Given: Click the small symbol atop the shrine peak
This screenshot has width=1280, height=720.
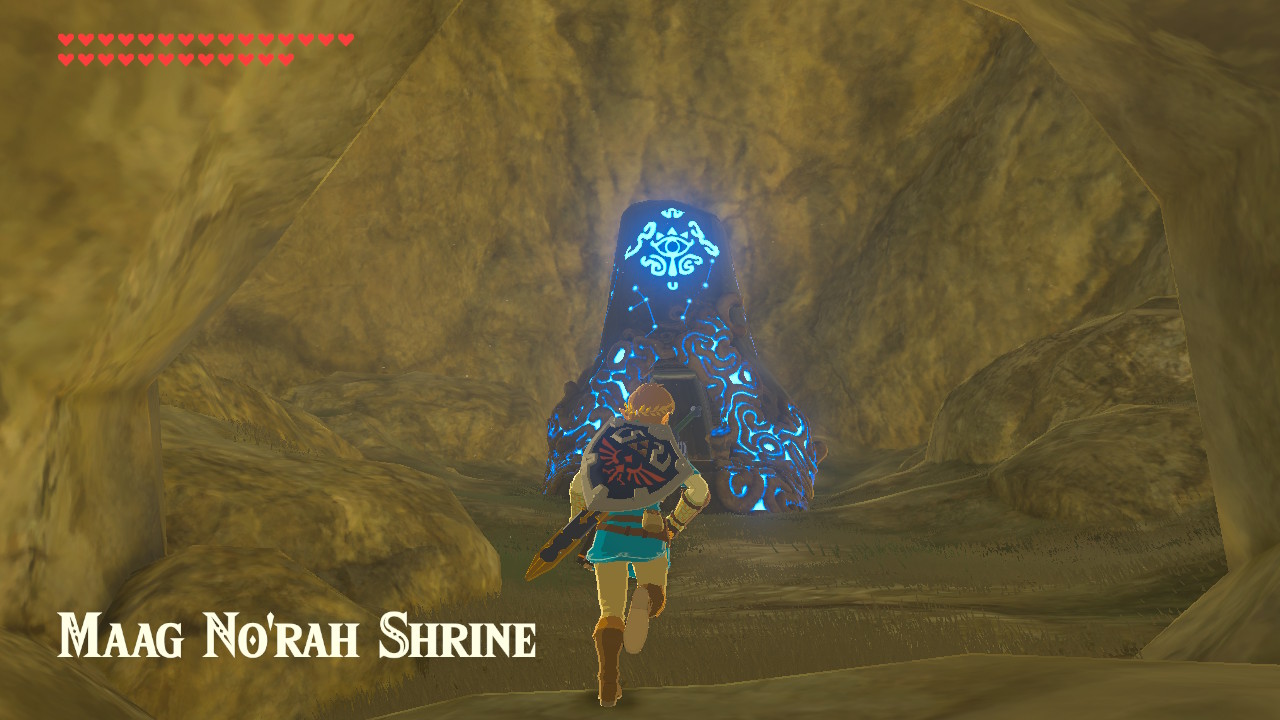Looking at the screenshot, I should pyautogui.click(x=672, y=211).
